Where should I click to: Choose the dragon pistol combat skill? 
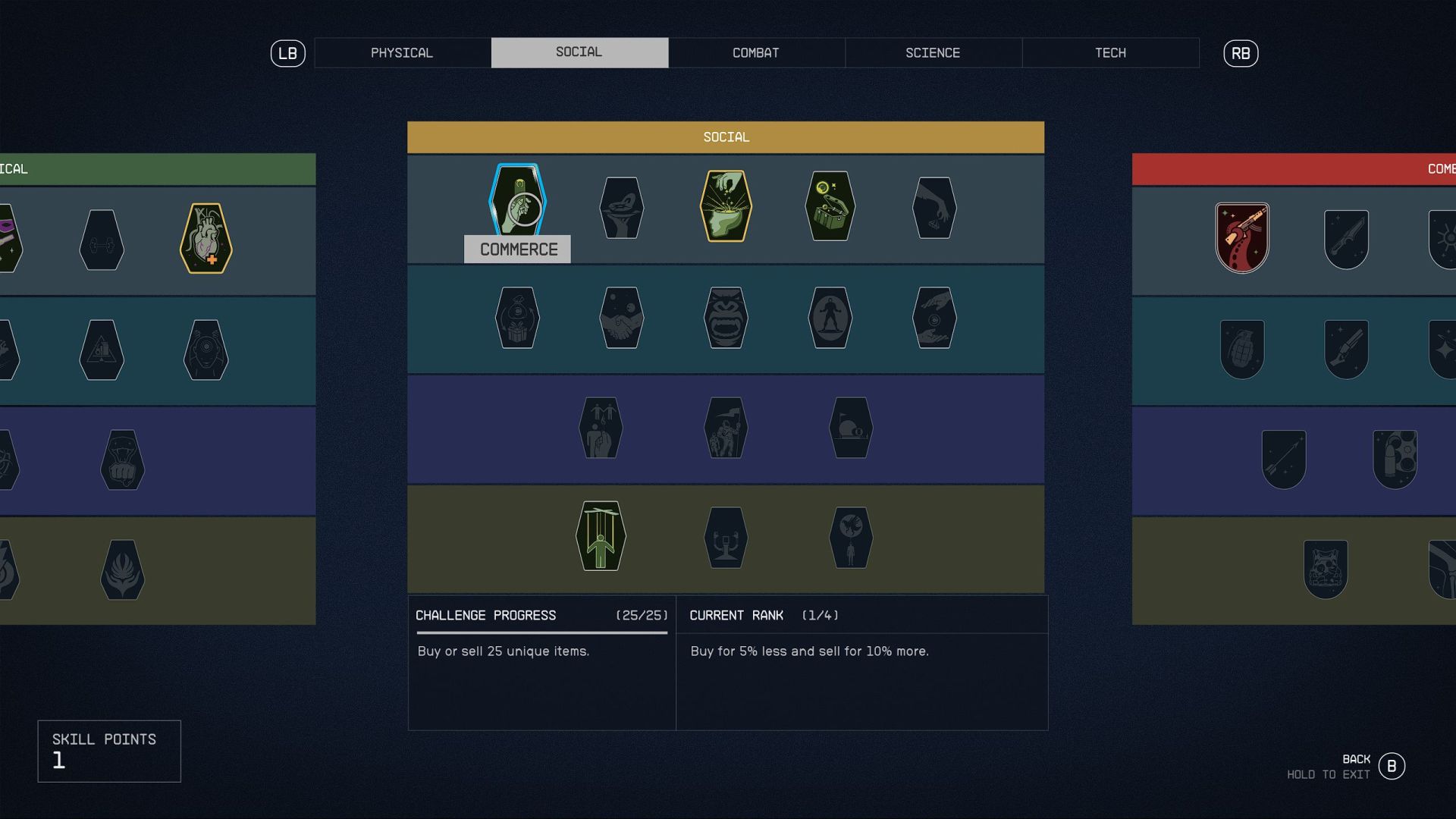[x=1242, y=238]
